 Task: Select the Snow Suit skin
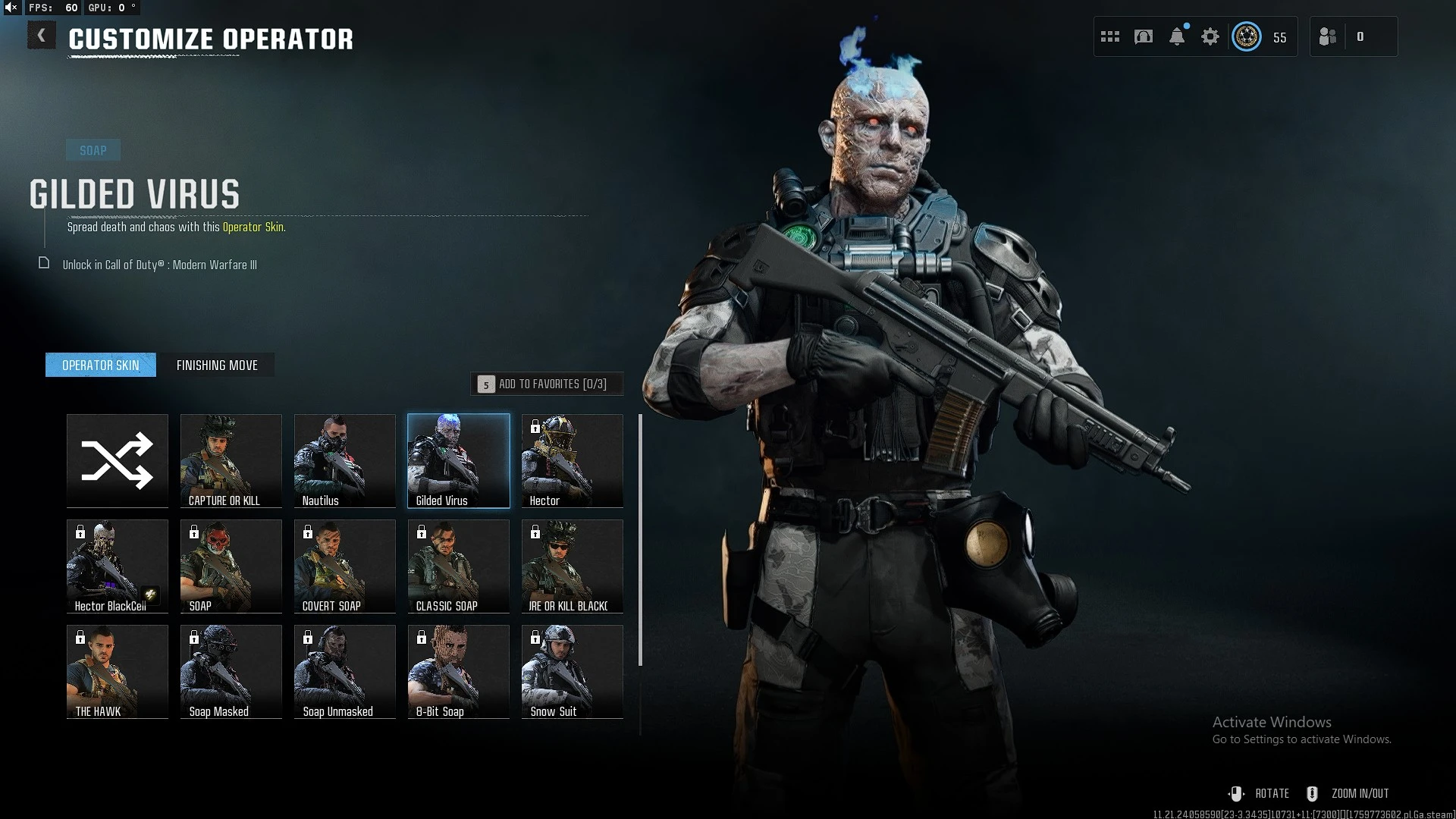(x=573, y=671)
